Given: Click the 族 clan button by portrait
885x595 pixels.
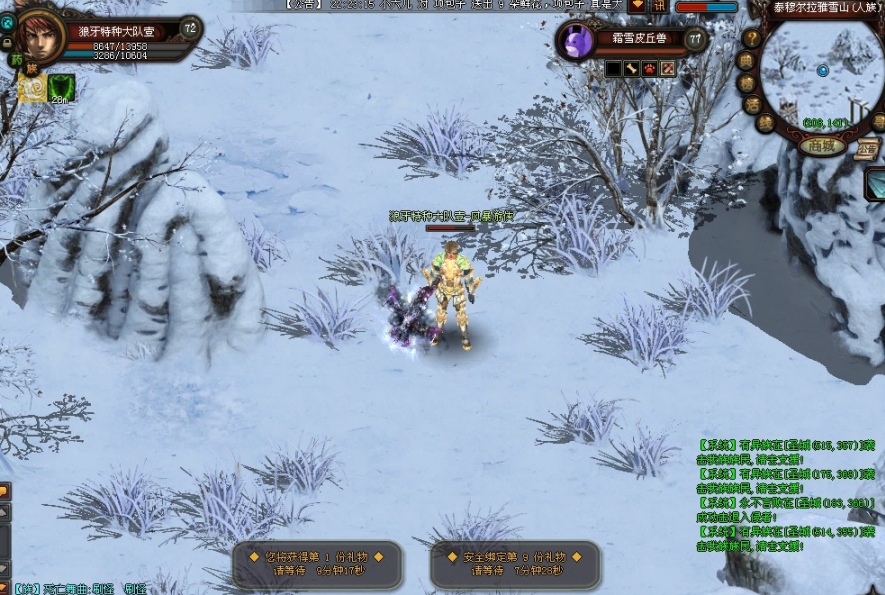Looking at the screenshot, I should 32,67.
